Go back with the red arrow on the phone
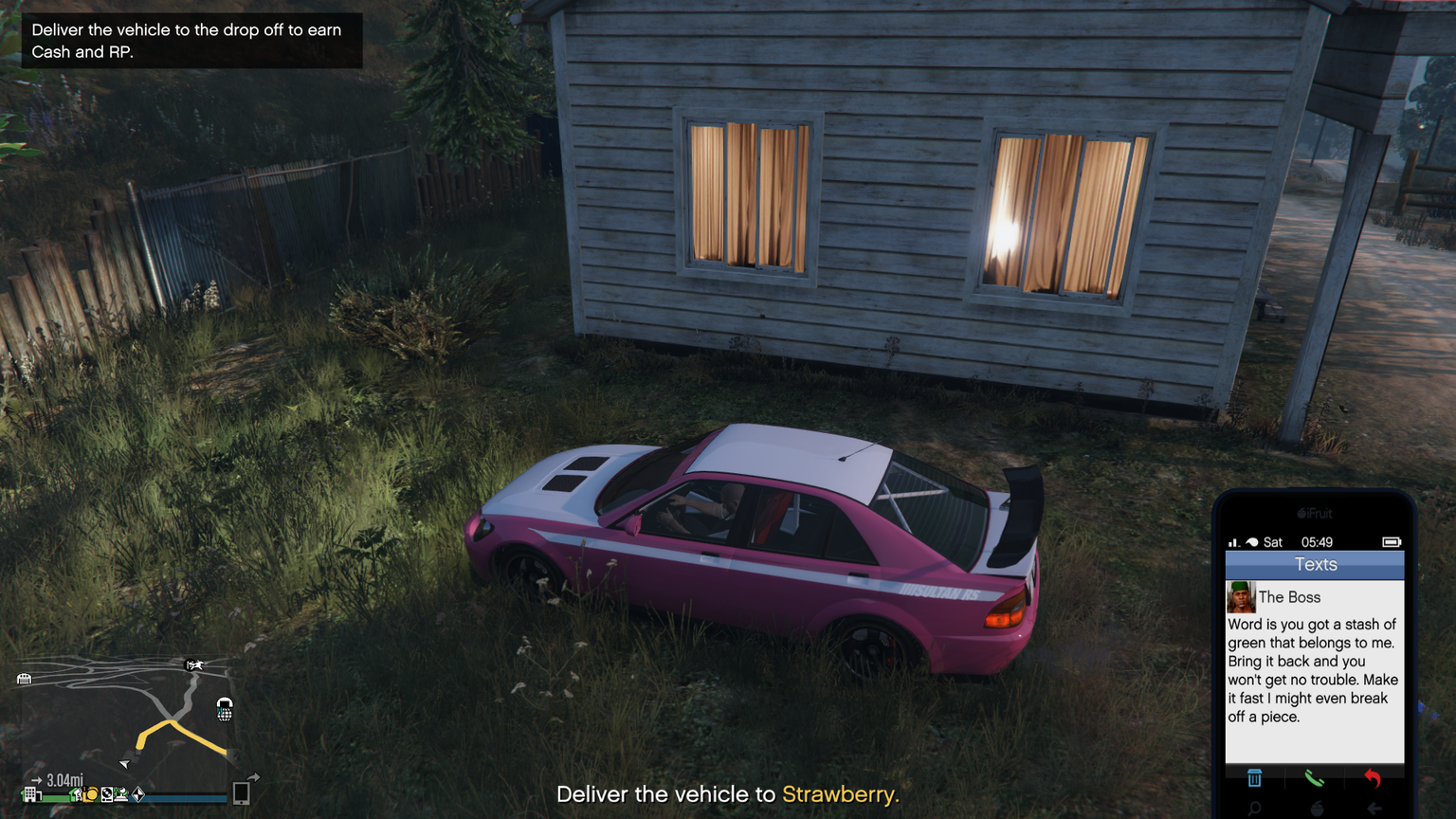This screenshot has height=819, width=1456. pos(1372,778)
